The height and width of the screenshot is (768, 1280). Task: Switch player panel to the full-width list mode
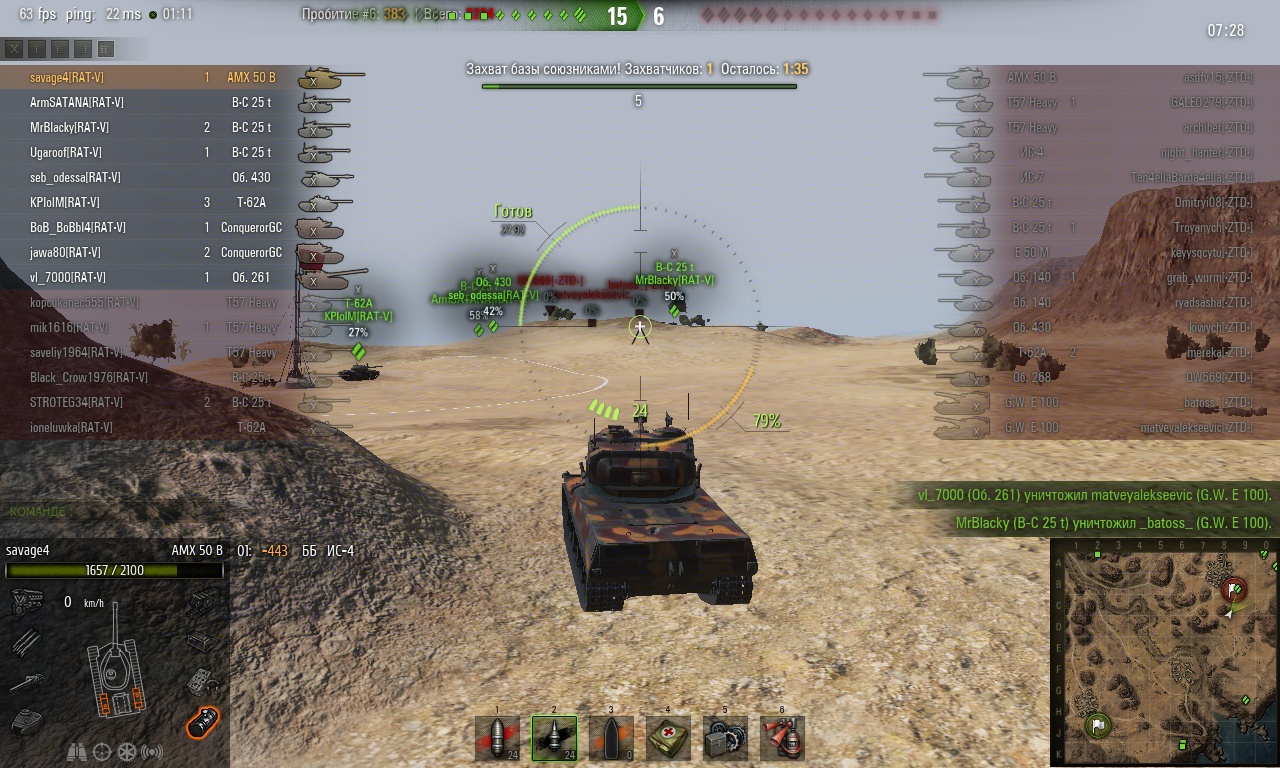[106, 48]
